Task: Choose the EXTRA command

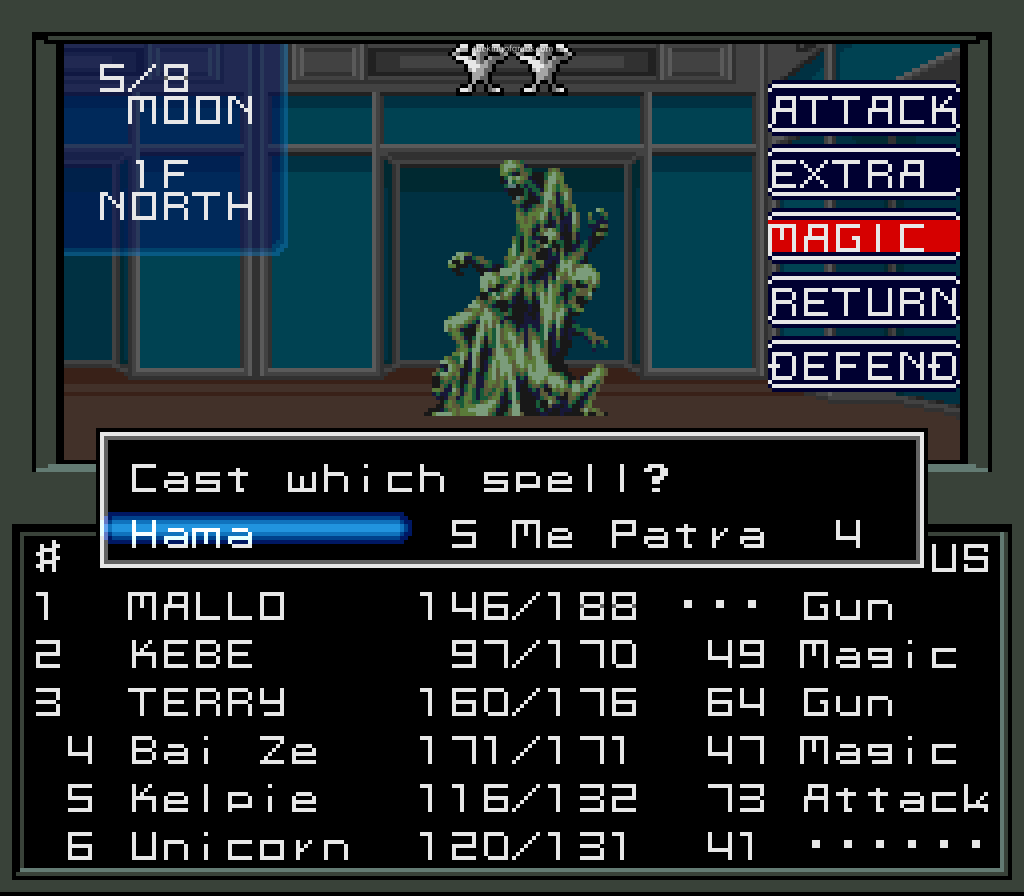Action: click(x=864, y=174)
